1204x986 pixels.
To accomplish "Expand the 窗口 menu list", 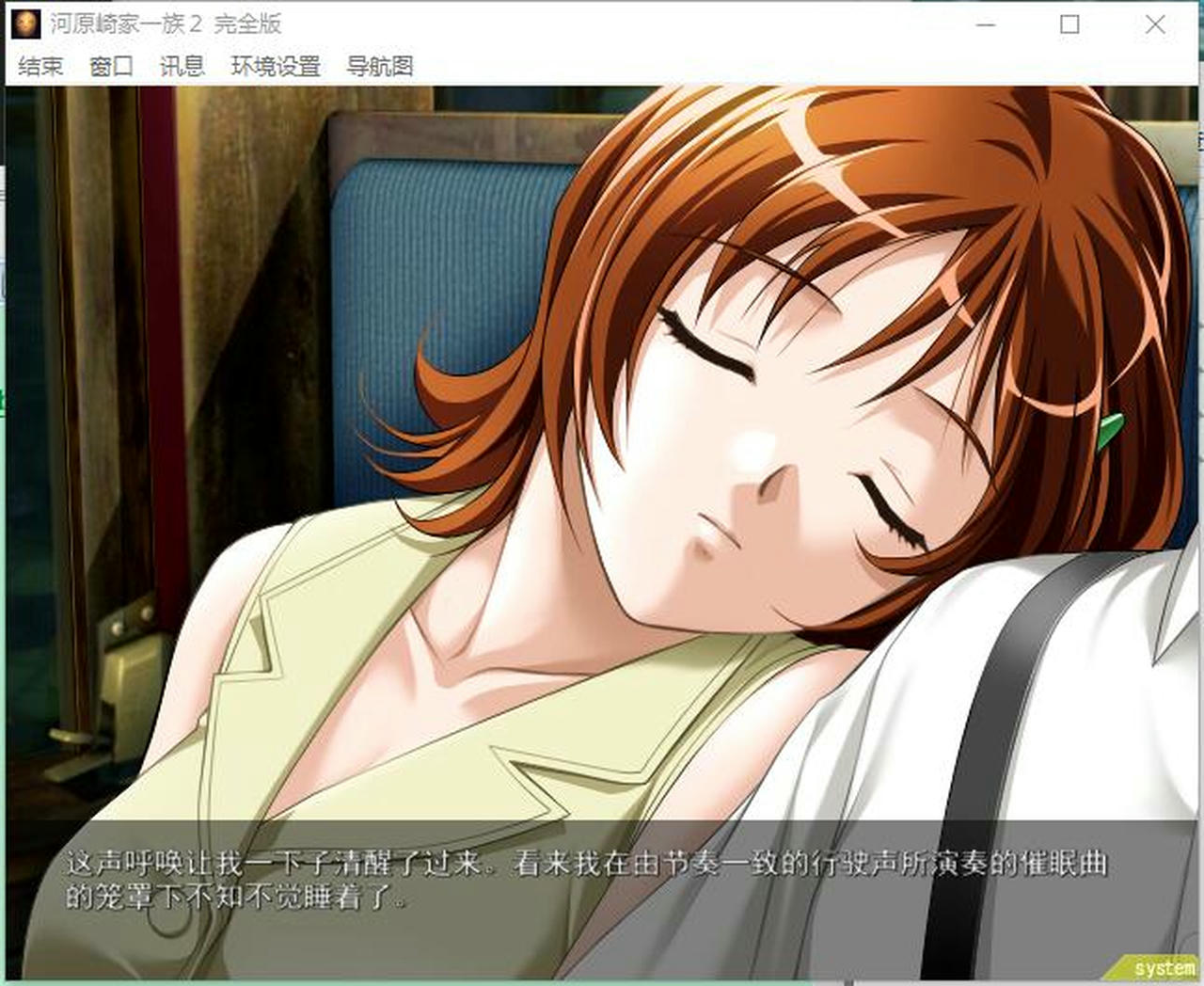I will (110, 67).
